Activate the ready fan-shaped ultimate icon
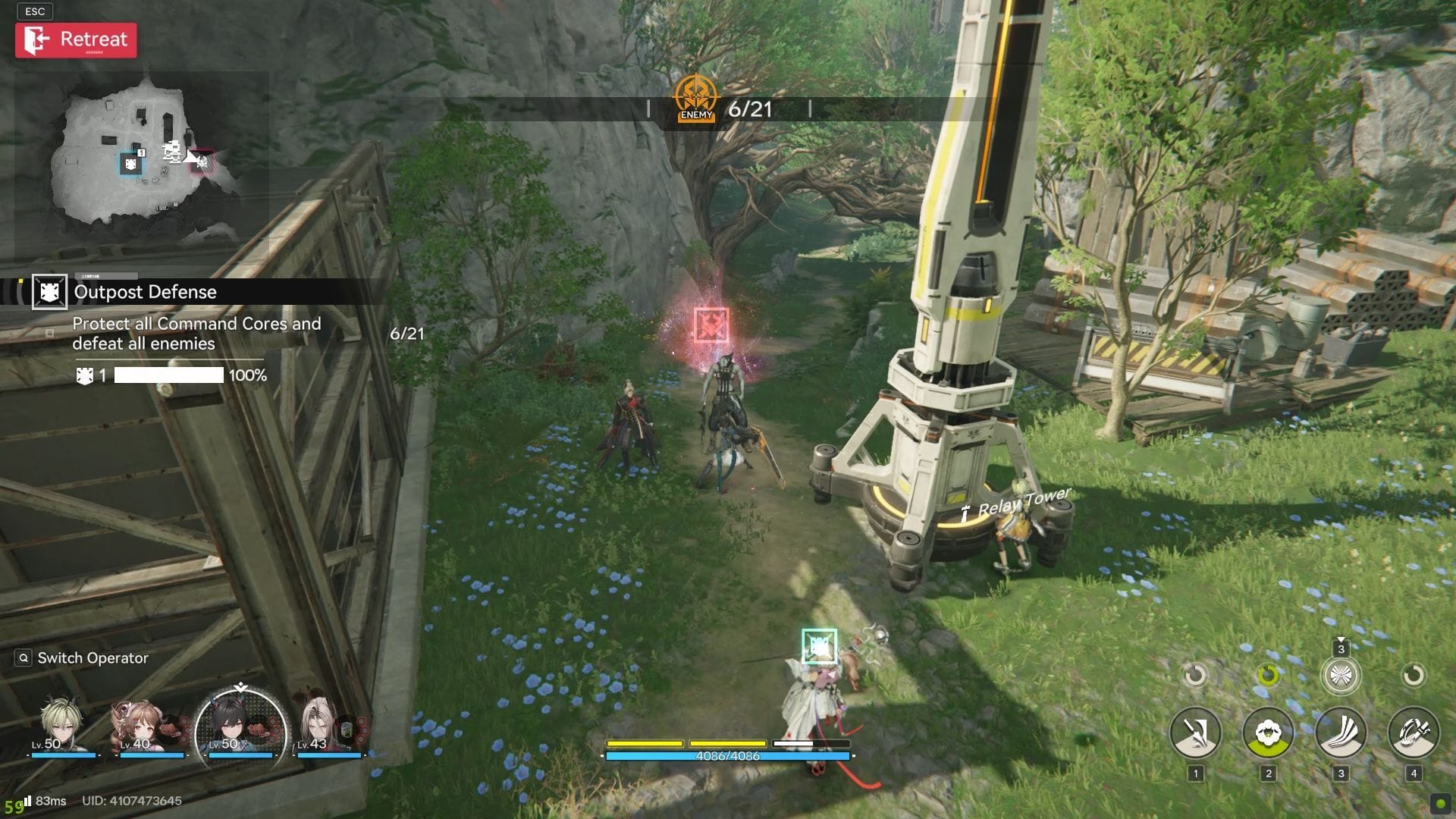1456x819 pixels. [x=1340, y=675]
